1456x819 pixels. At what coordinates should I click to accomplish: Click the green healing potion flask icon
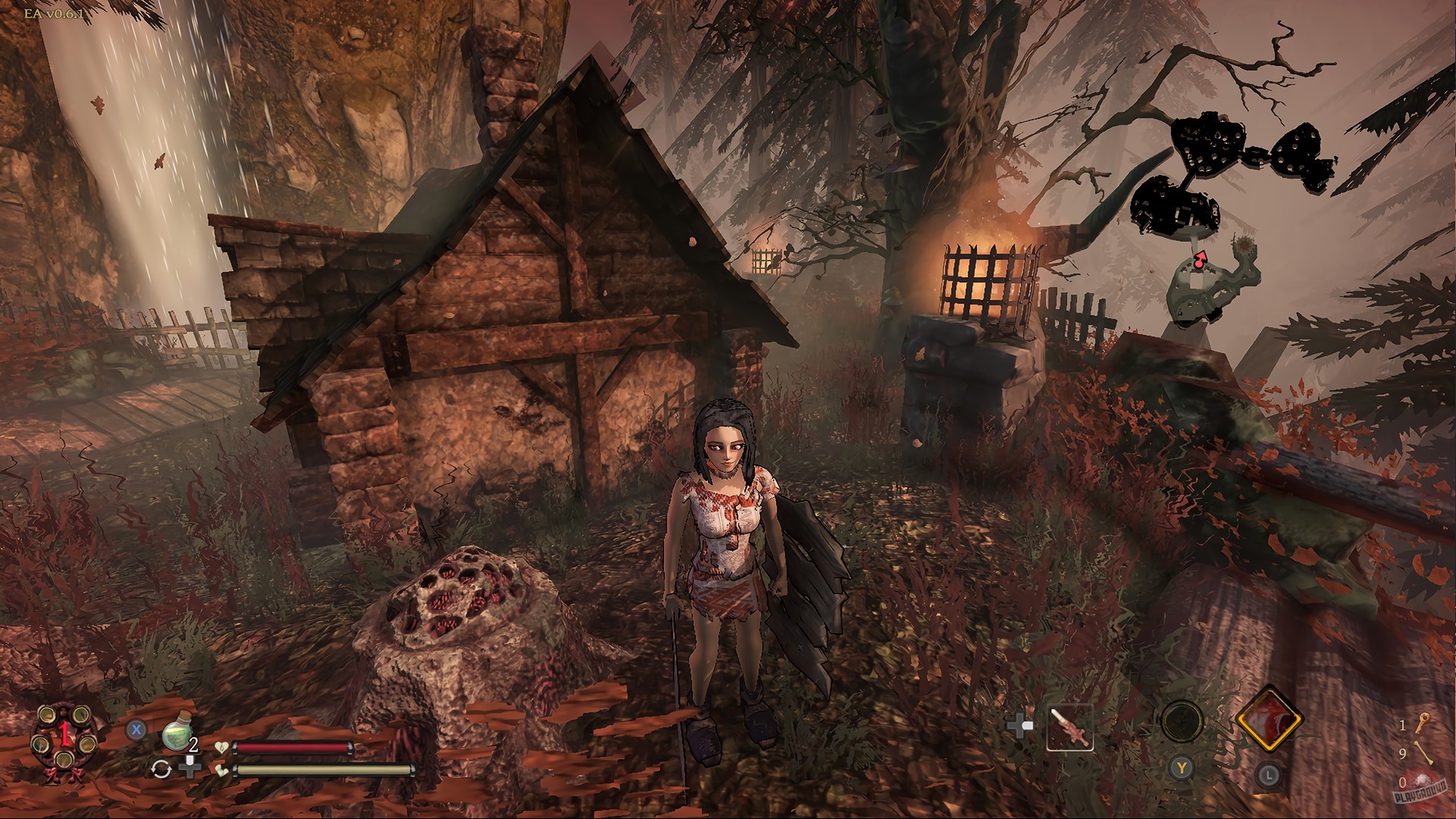(x=177, y=731)
